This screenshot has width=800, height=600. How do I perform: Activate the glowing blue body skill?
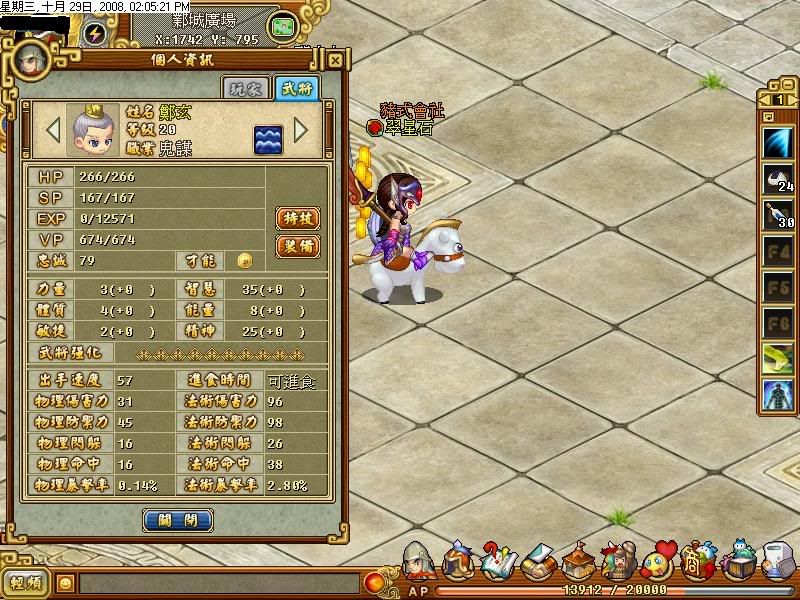[x=778, y=393]
